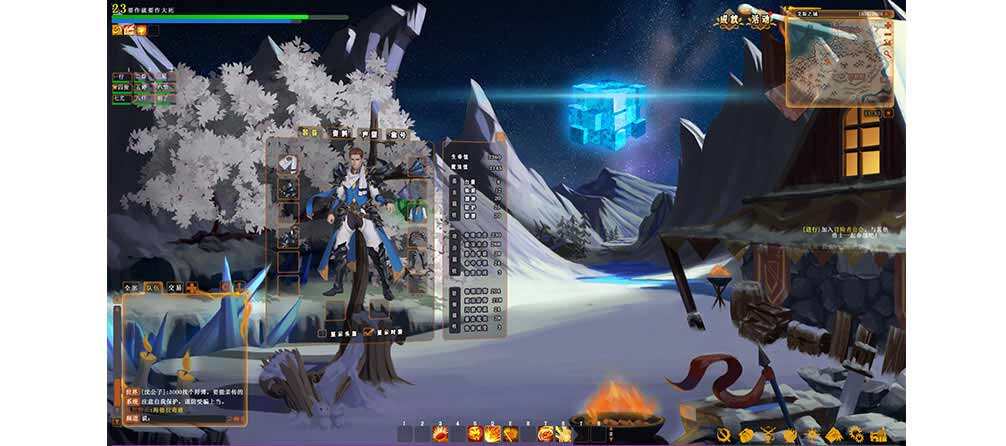Select the 全部 chat tab
The image size is (1006, 446).
pyautogui.click(x=131, y=287)
